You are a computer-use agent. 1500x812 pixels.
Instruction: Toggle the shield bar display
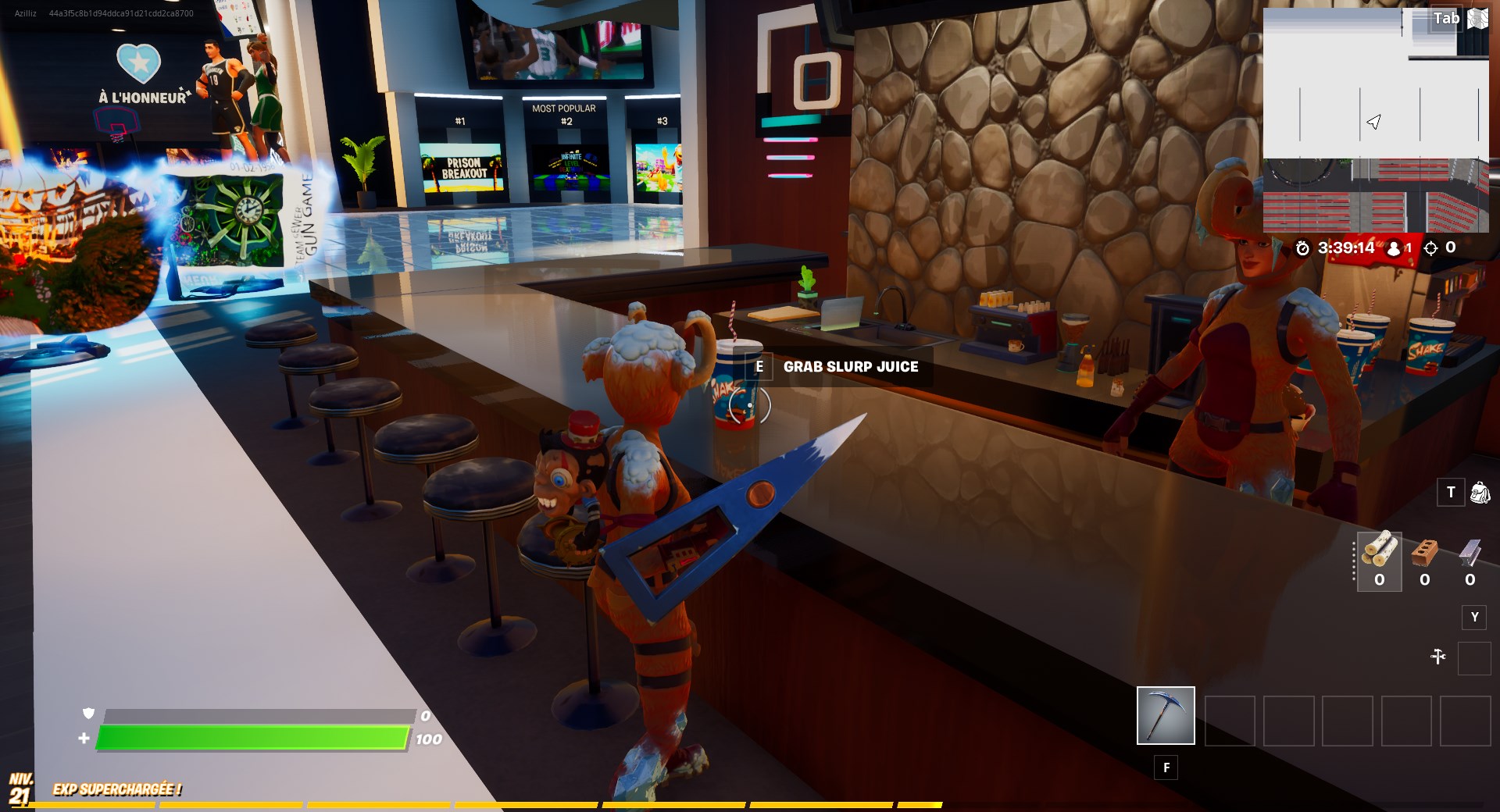tap(258, 714)
